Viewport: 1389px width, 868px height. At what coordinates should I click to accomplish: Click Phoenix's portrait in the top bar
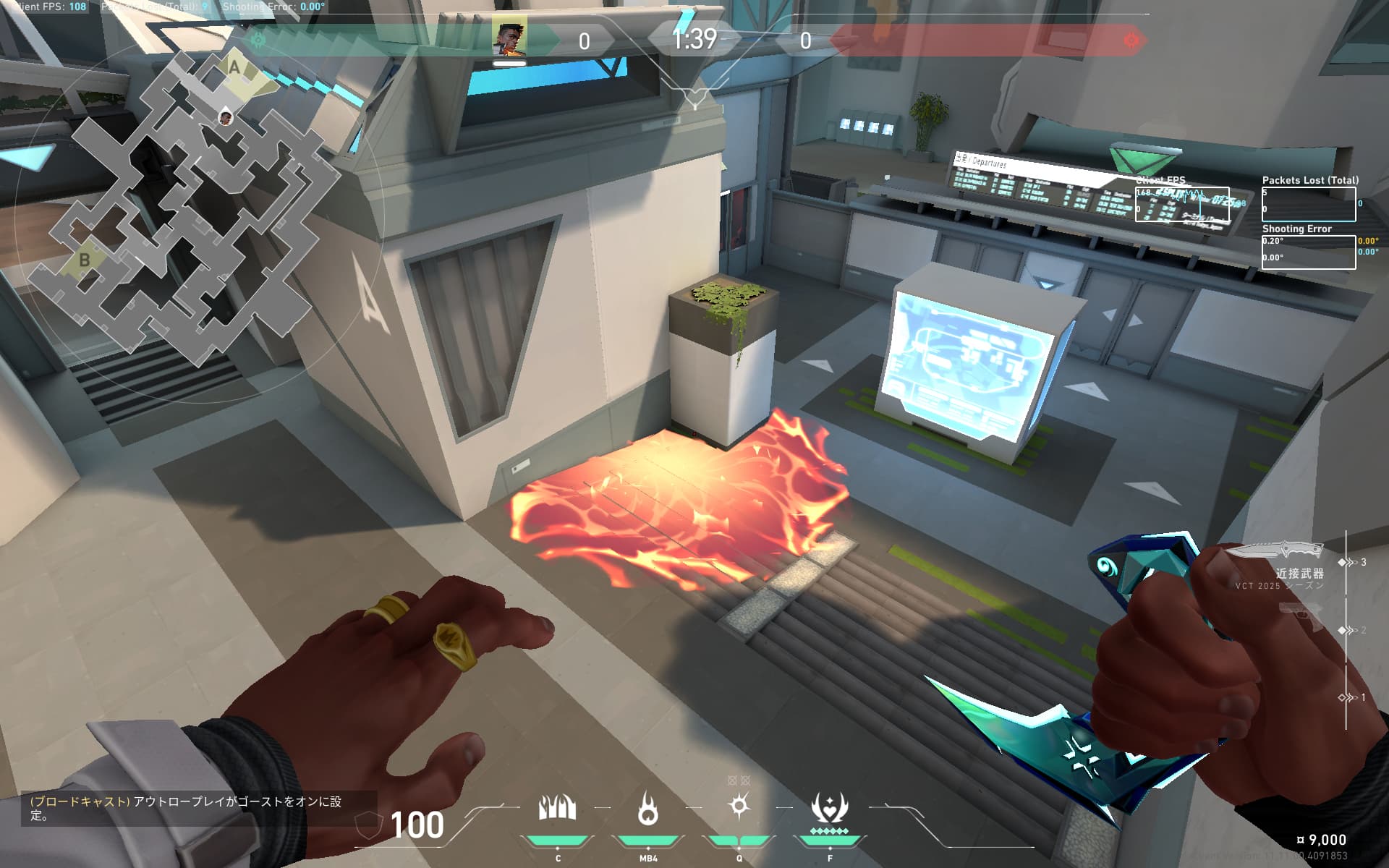point(509,38)
